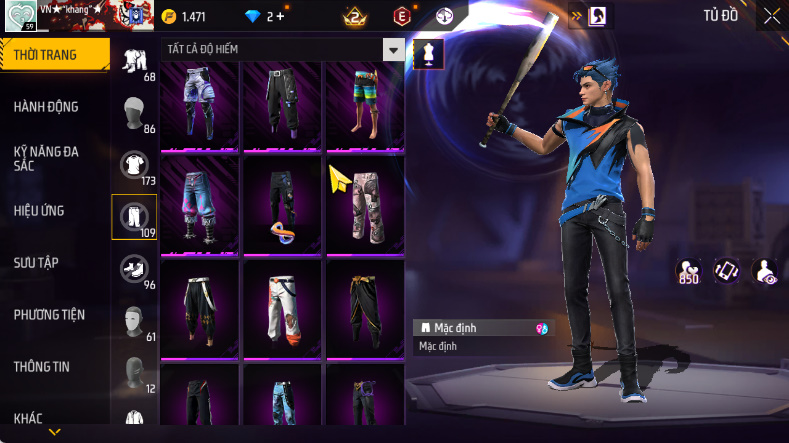Add diamonds with the plus button
Viewport: 789px width, 443px height.
(279, 16)
